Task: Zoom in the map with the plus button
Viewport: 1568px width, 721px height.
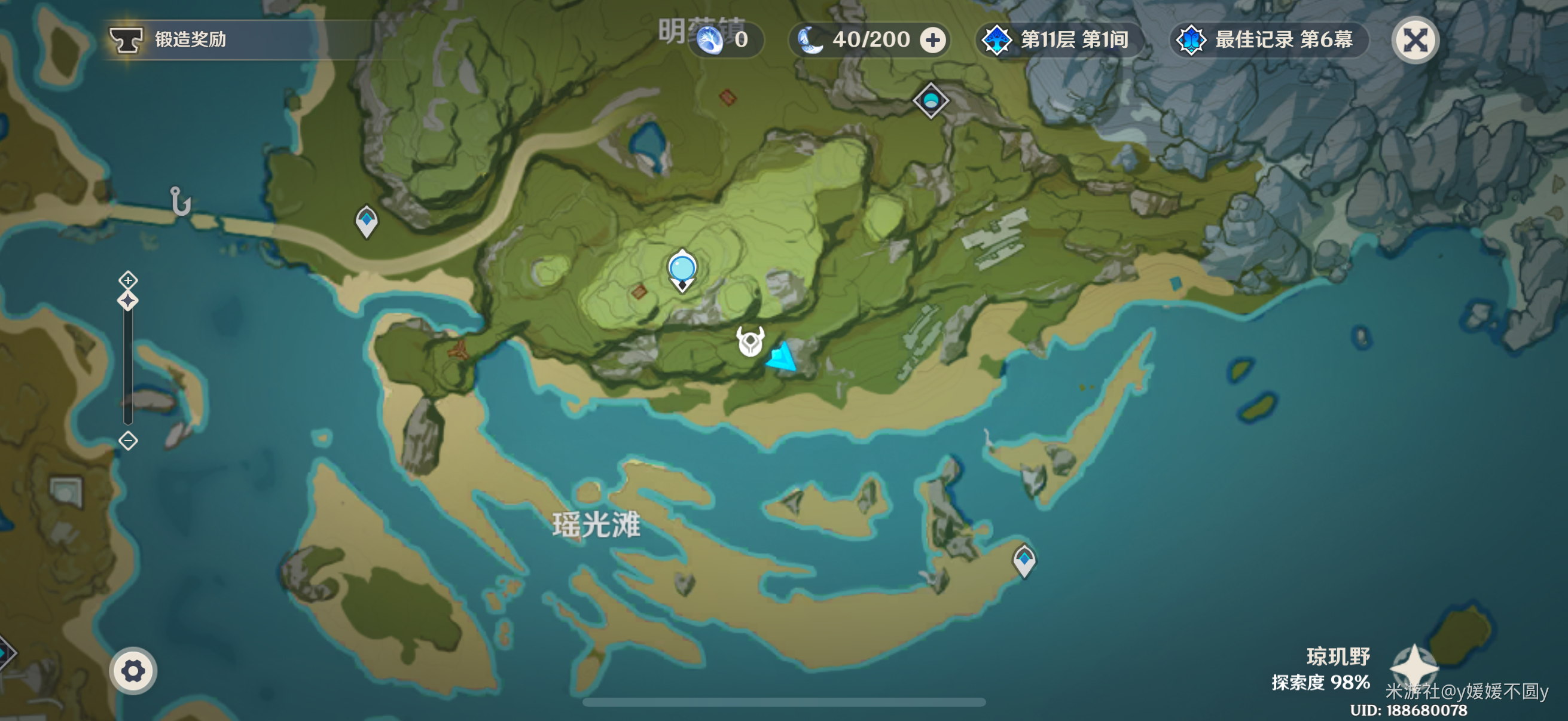Action: [x=128, y=280]
